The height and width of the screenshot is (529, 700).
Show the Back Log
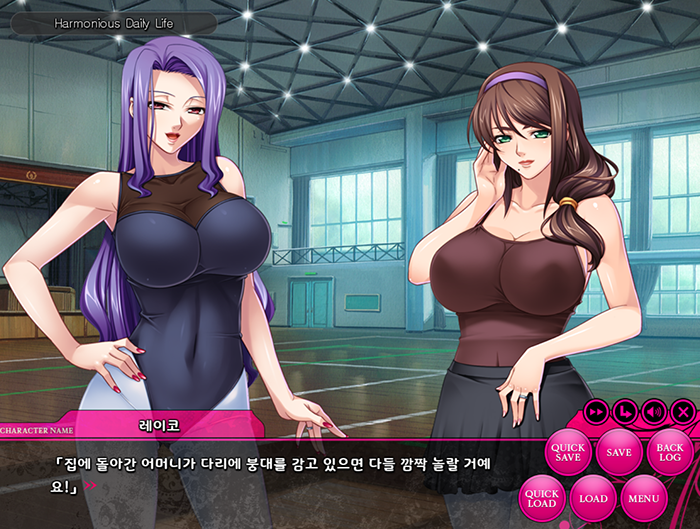[x=670, y=452]
